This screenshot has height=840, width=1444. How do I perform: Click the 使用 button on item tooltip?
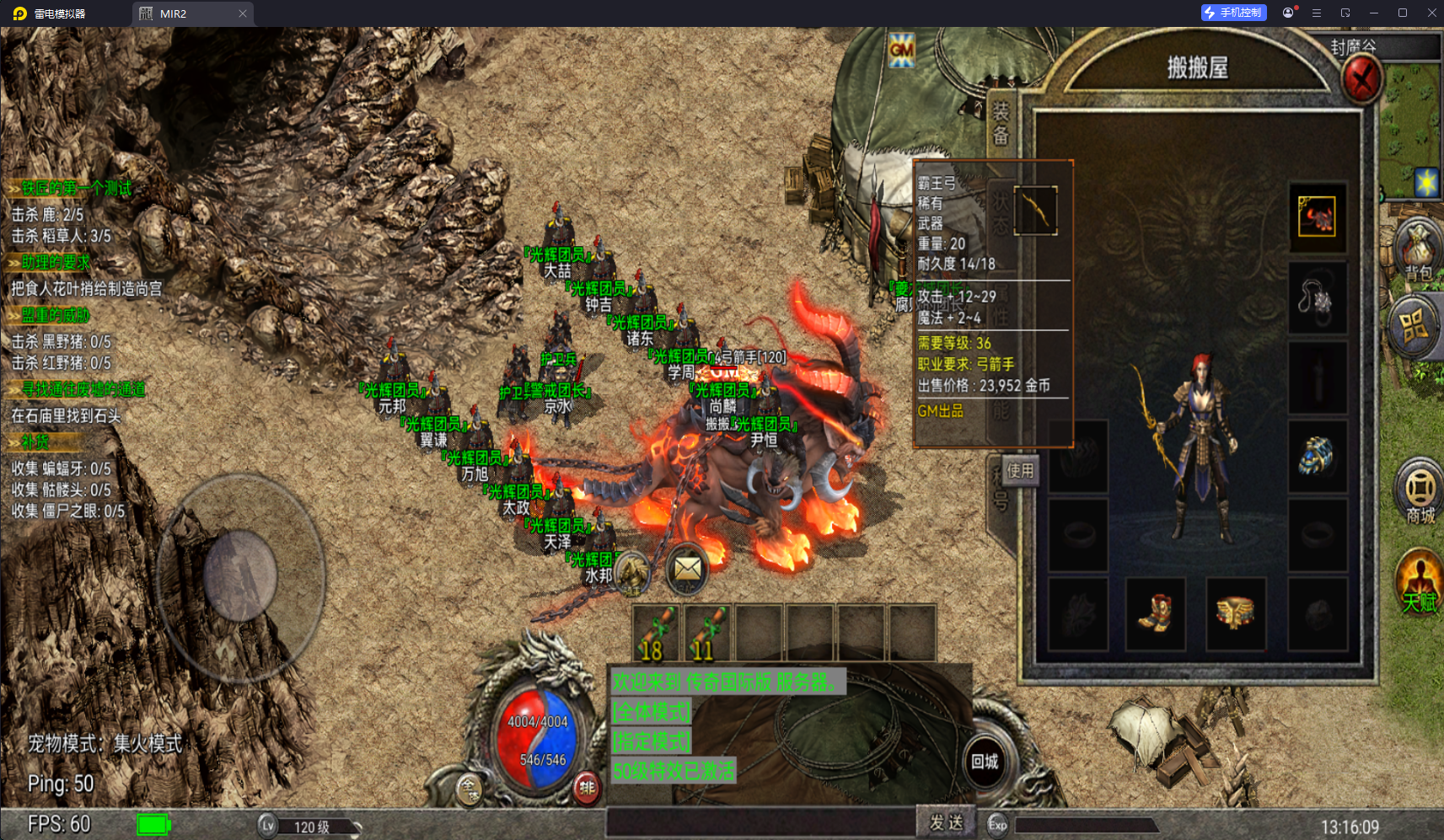(1020, 471)
